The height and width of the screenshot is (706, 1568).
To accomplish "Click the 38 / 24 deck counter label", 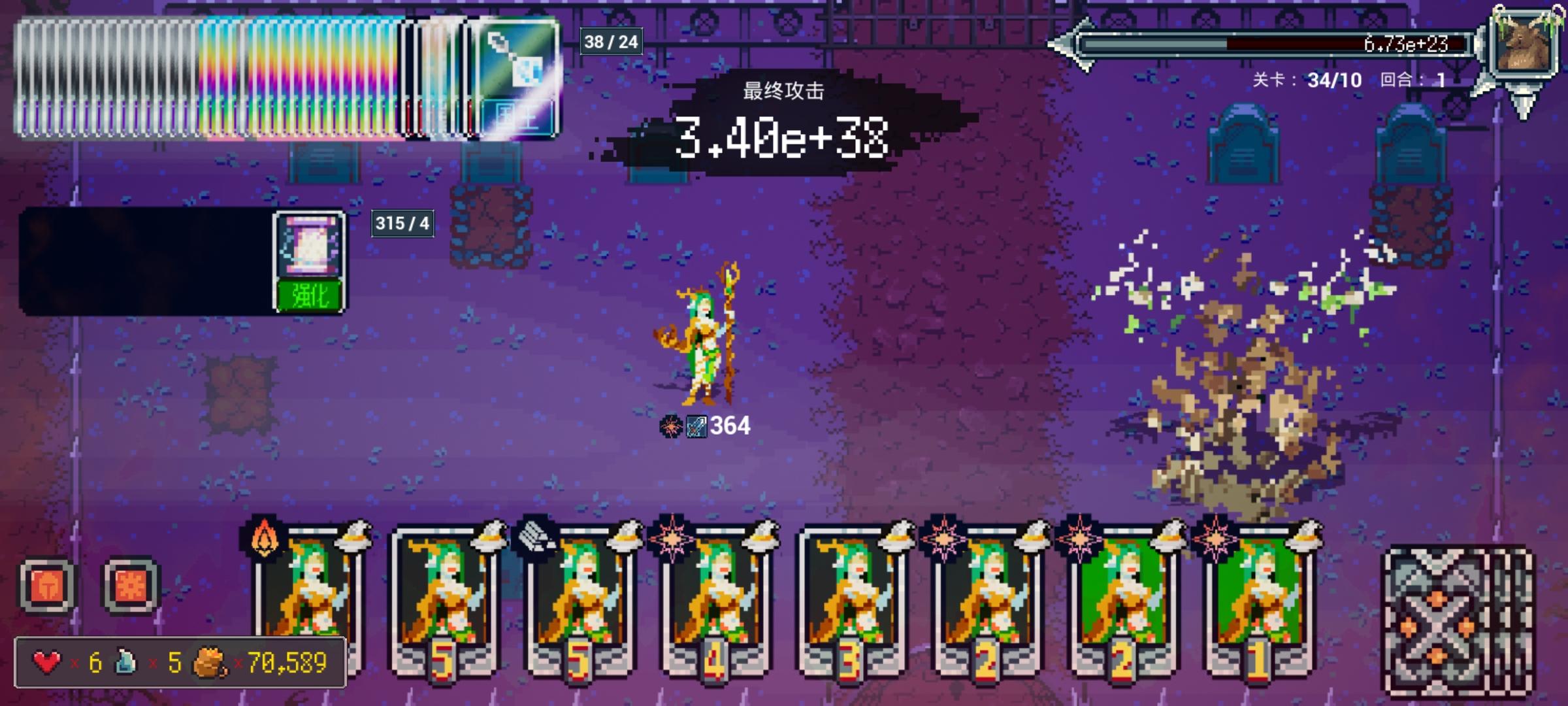I will click(x=610, y=42).
